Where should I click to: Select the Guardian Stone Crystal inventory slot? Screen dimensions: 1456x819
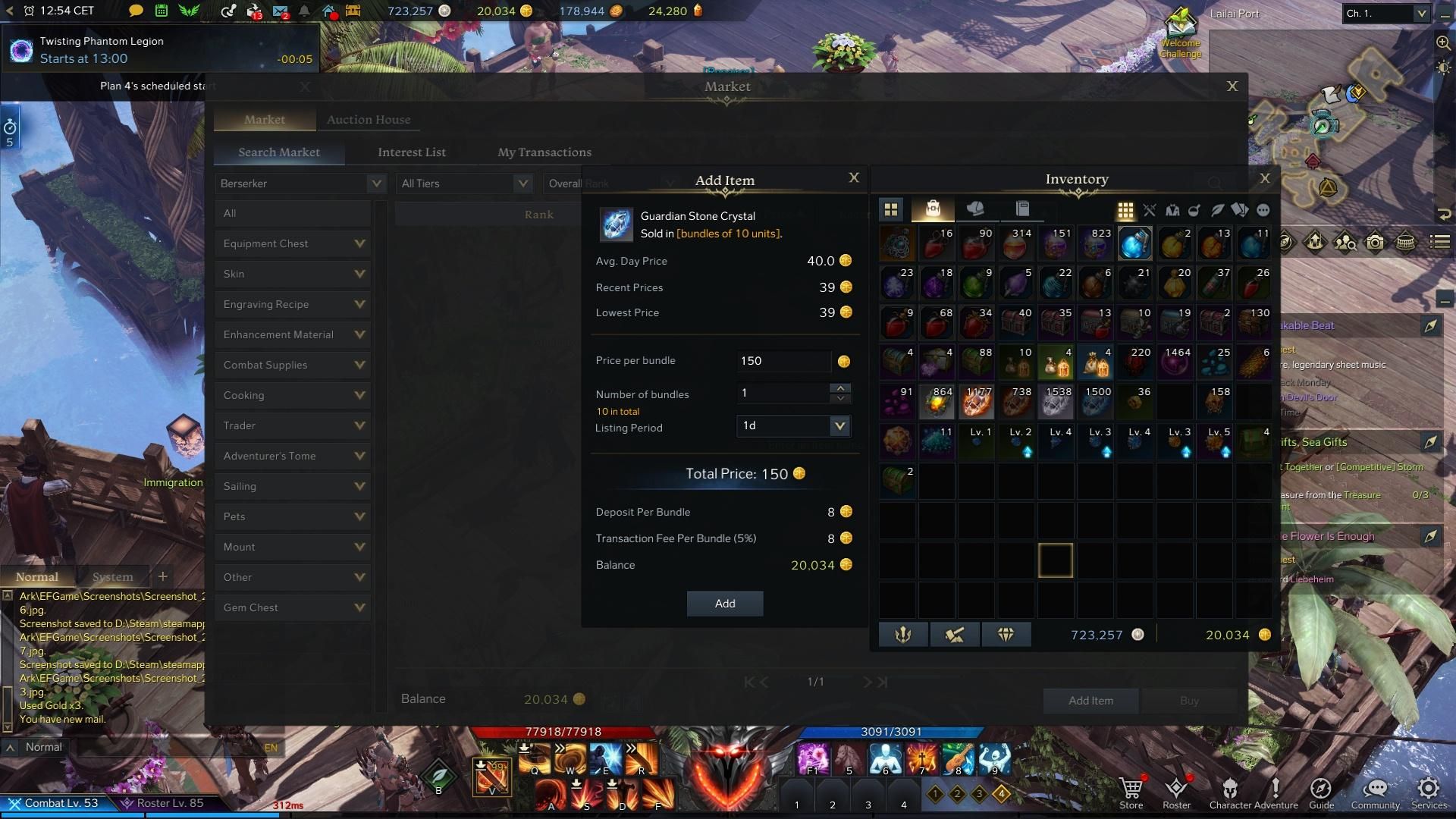click(1134, 243)
